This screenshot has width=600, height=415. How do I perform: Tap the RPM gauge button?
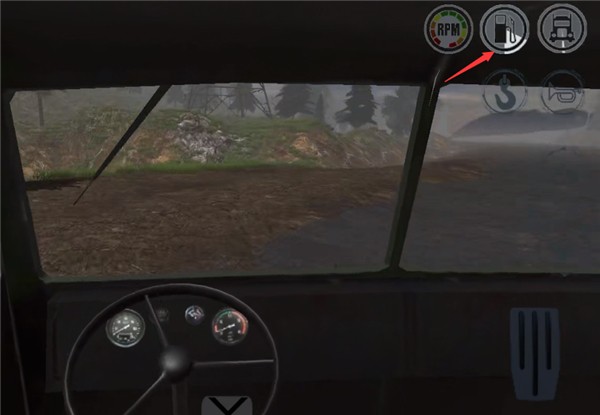pos(447,29)
